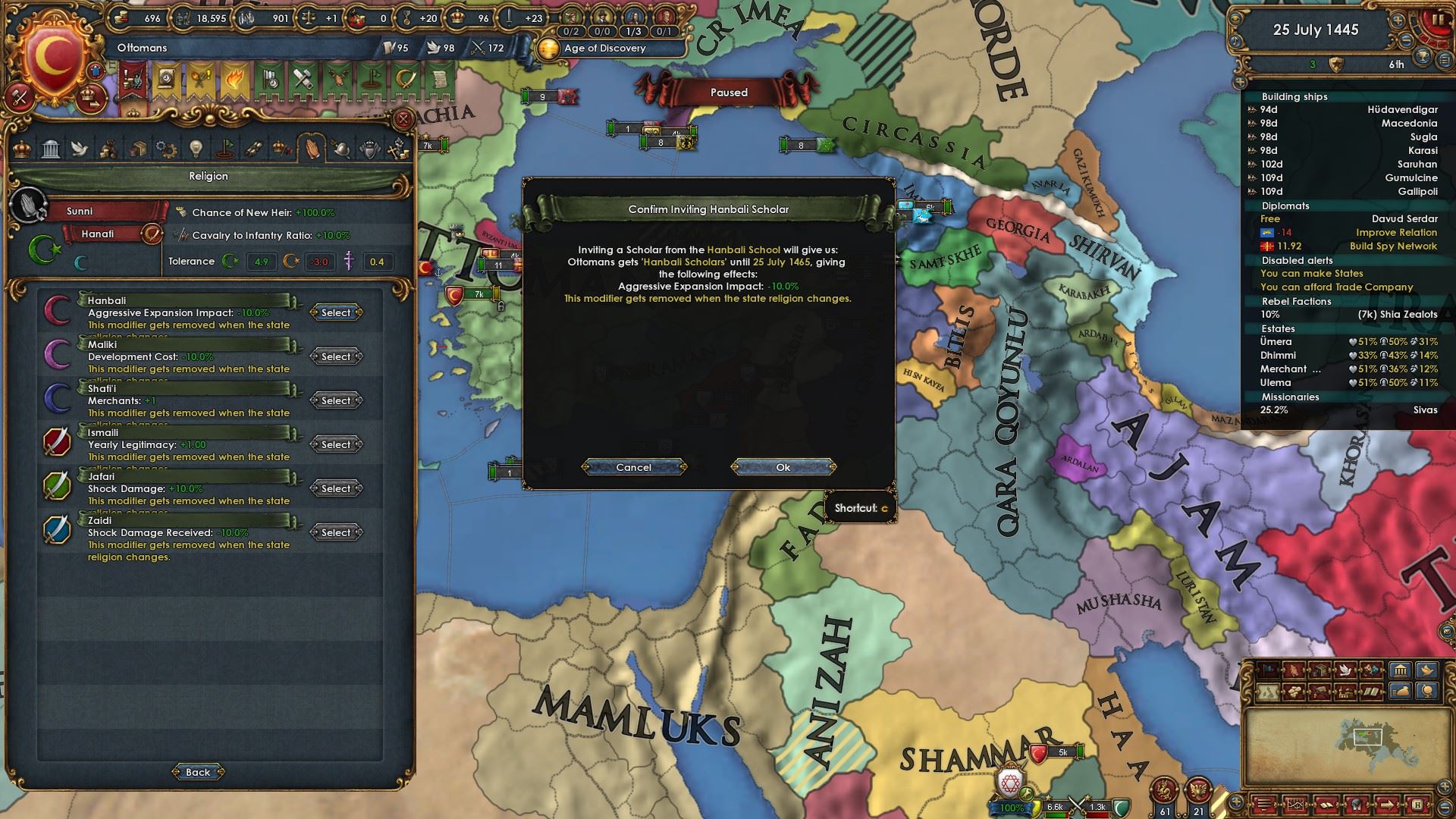Select the 'You can make States' alert
Screen dimensions: 1456x819
[1311, 274]
